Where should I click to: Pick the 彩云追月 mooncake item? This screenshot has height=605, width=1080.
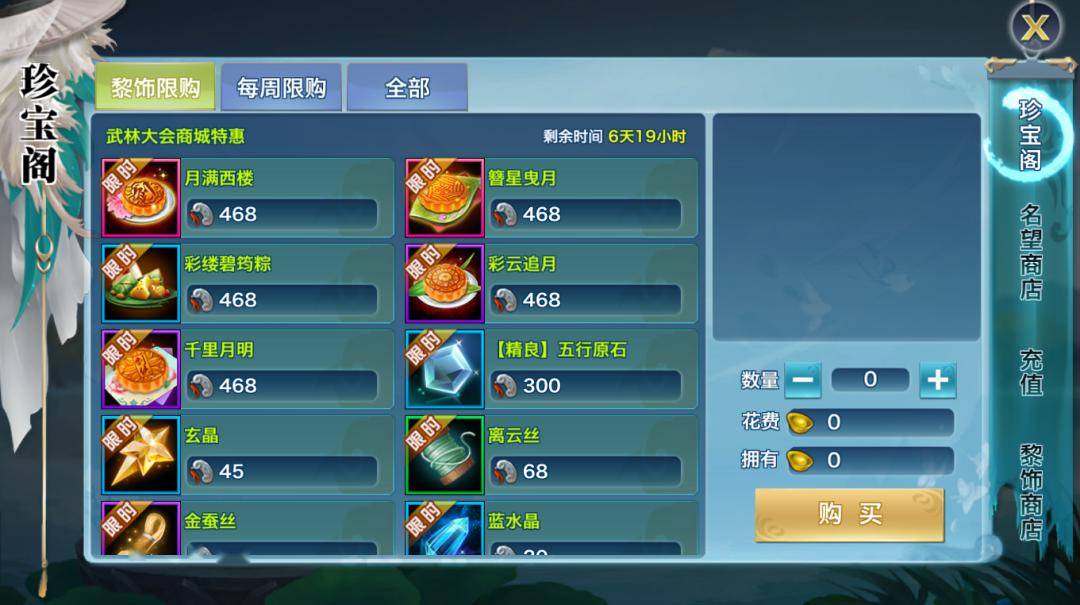point(551,284)
